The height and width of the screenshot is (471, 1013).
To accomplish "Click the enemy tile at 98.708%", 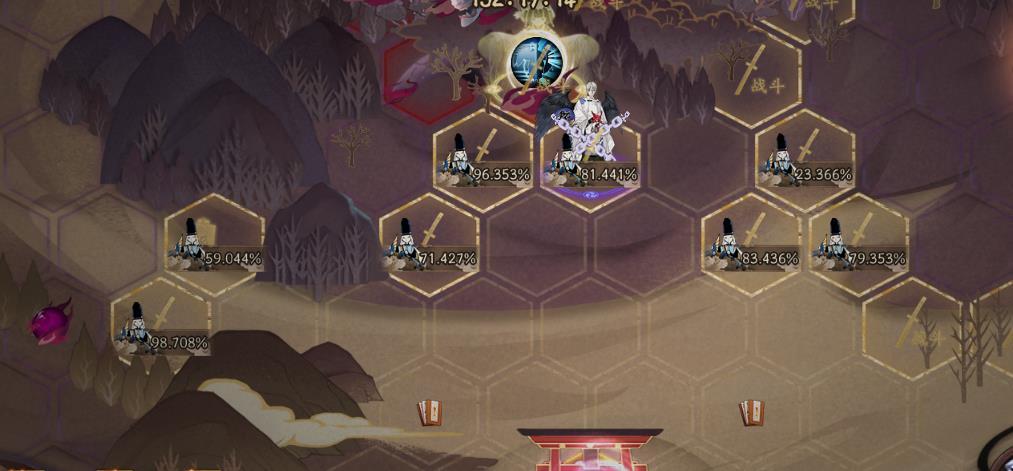I will coord(161,329).
